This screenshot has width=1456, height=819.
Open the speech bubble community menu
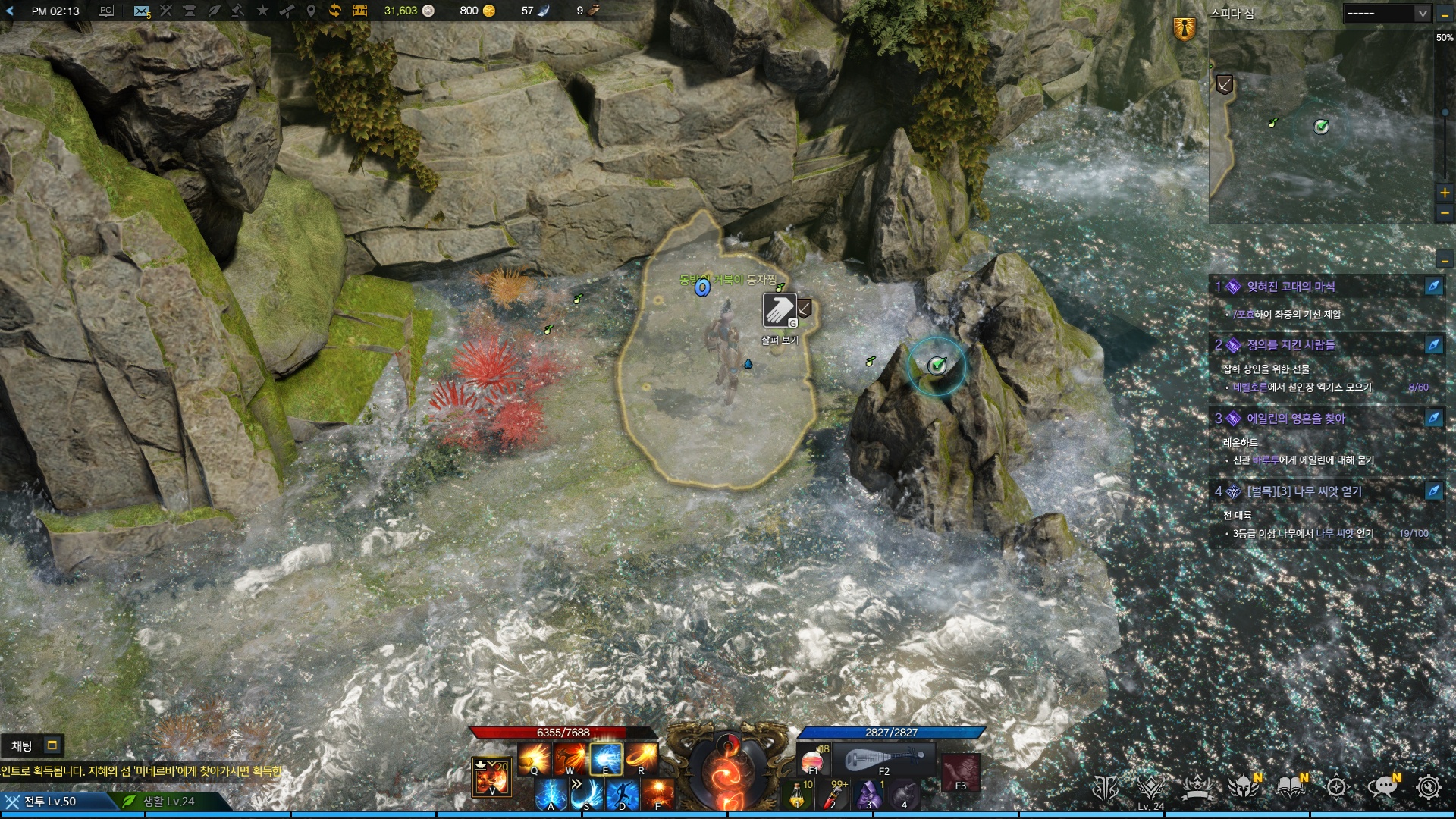point(1382,788)
